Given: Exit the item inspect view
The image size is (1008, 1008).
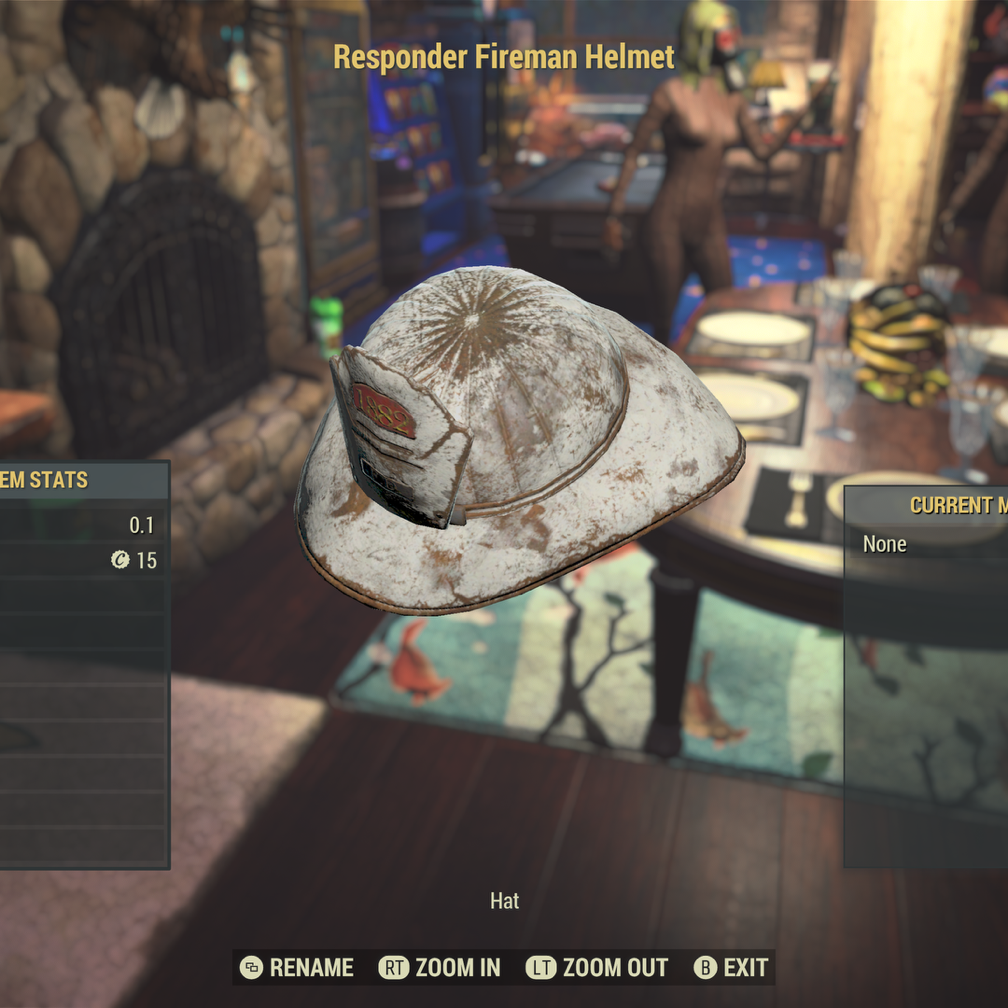Looking at the screenshot, I should point(733,967).
